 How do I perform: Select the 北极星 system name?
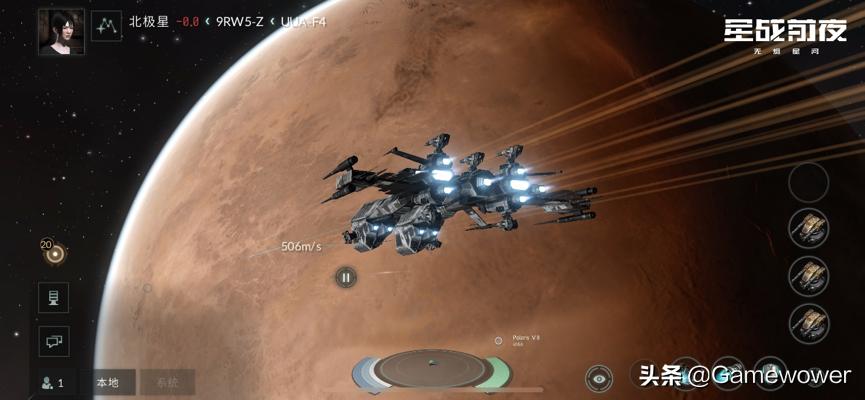click(150, 21)
